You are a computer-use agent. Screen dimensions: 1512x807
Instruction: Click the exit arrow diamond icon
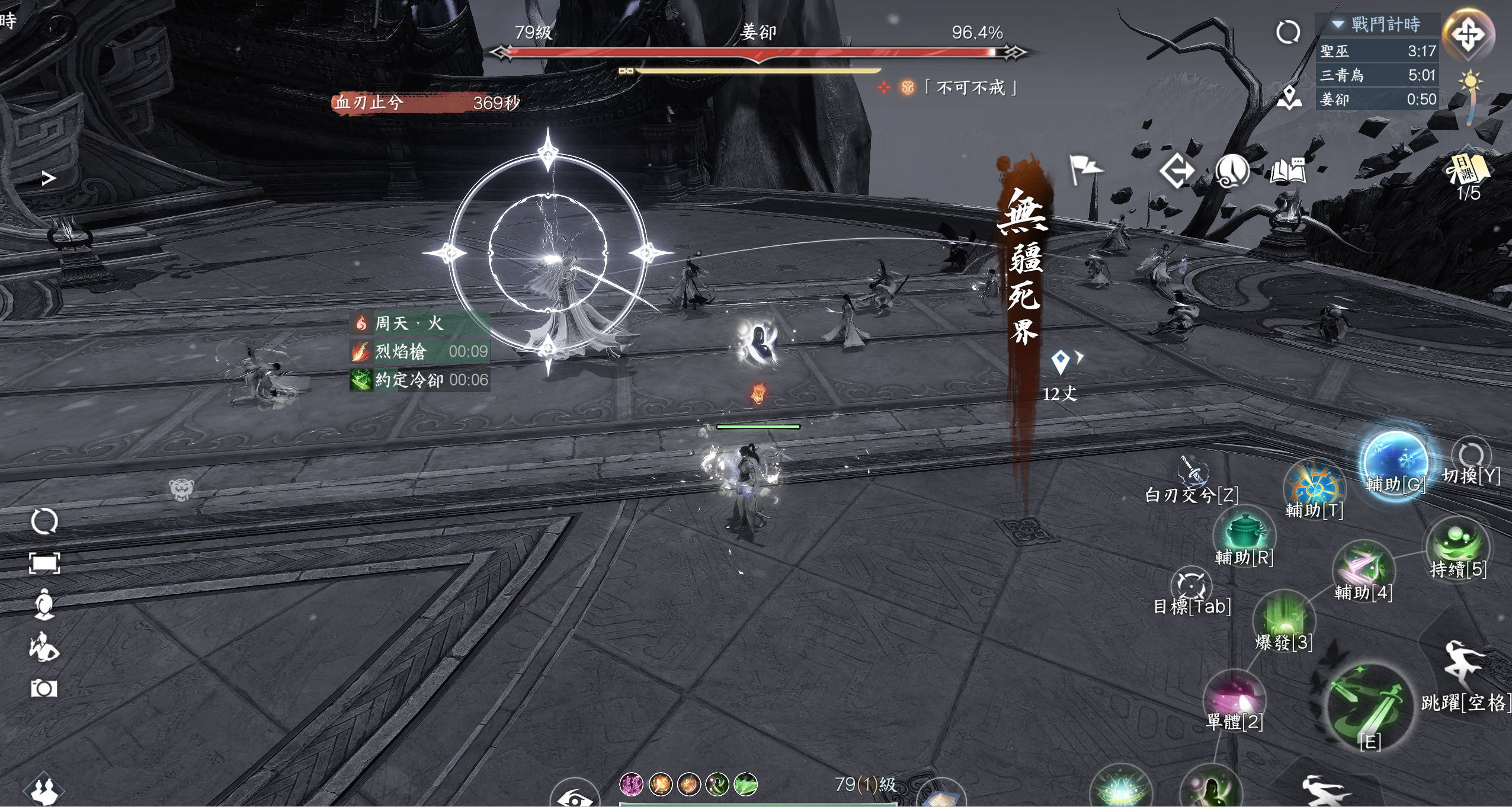[1176, 172]
